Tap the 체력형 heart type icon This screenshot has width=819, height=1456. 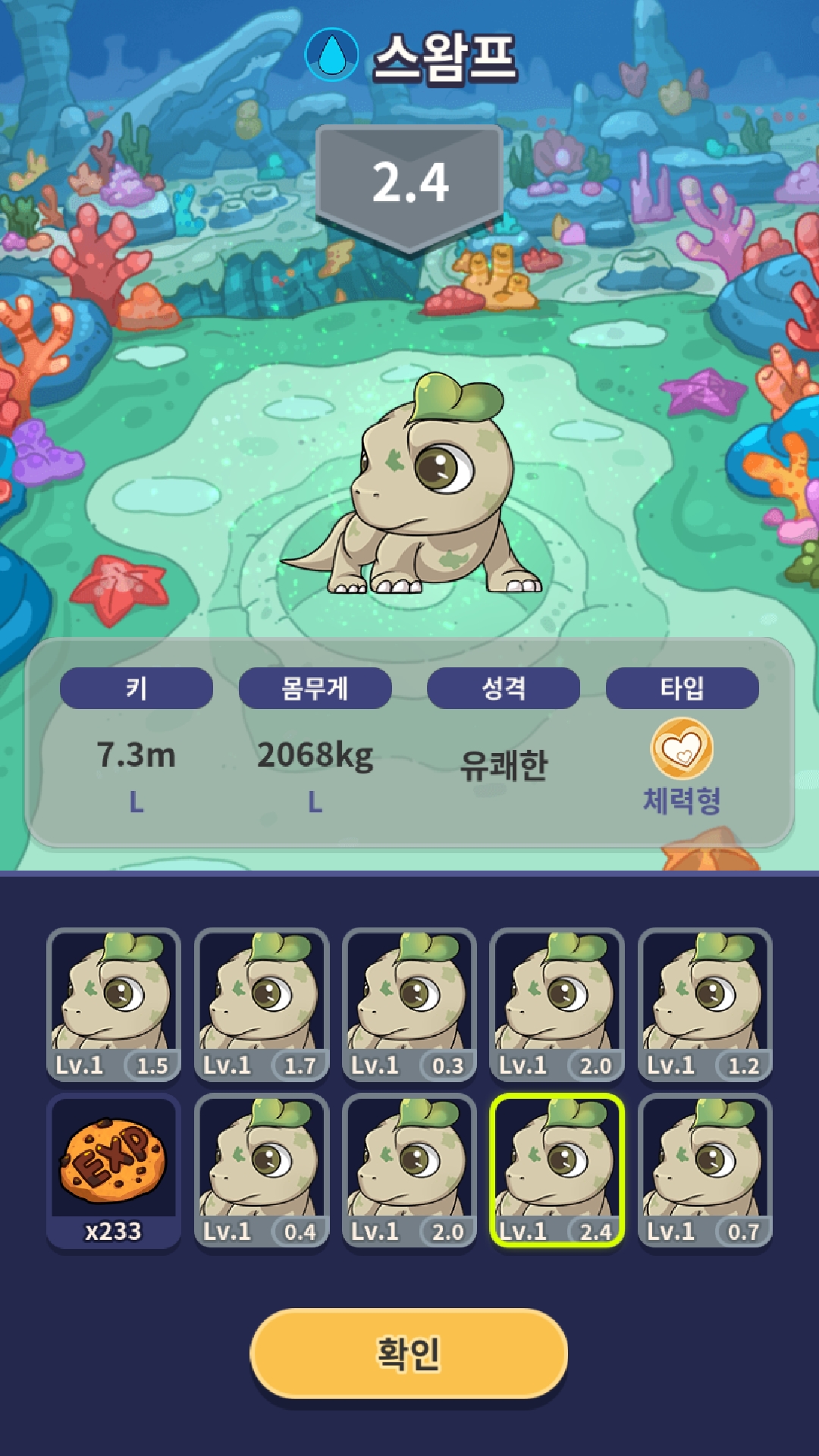point(682,749)
